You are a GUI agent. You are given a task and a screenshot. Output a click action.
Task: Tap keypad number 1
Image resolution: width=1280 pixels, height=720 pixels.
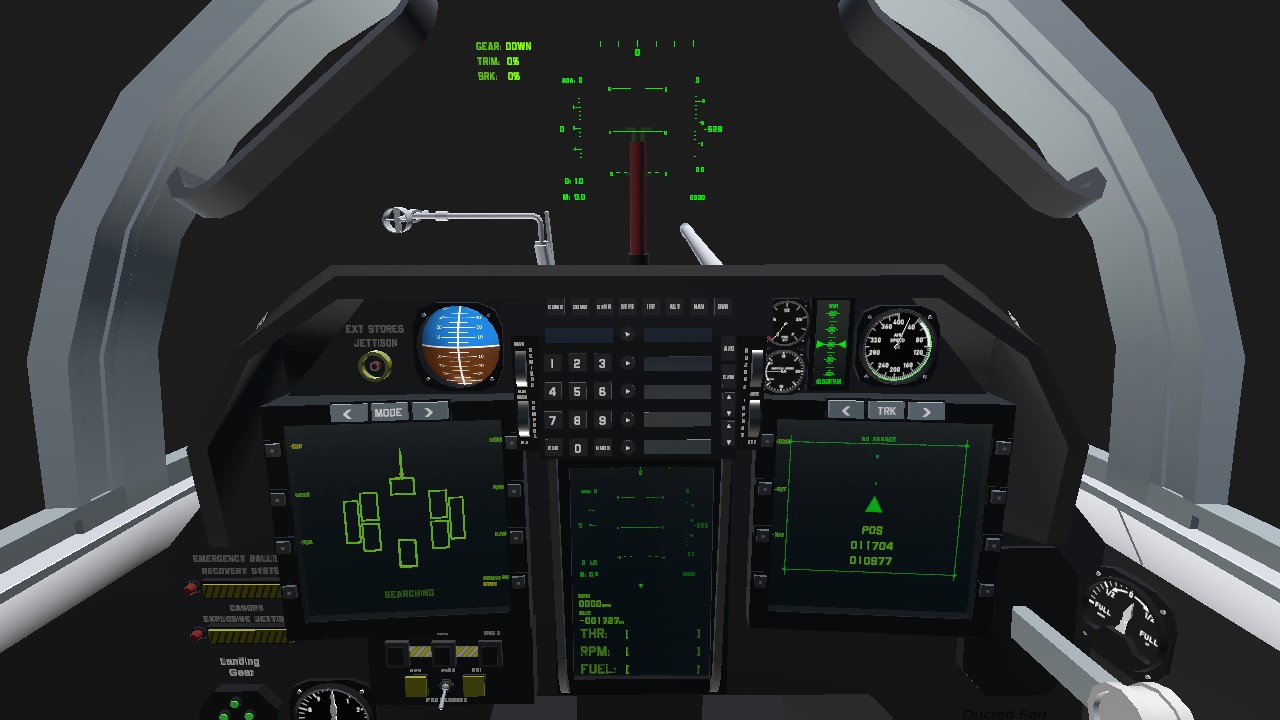pos(553,364)
